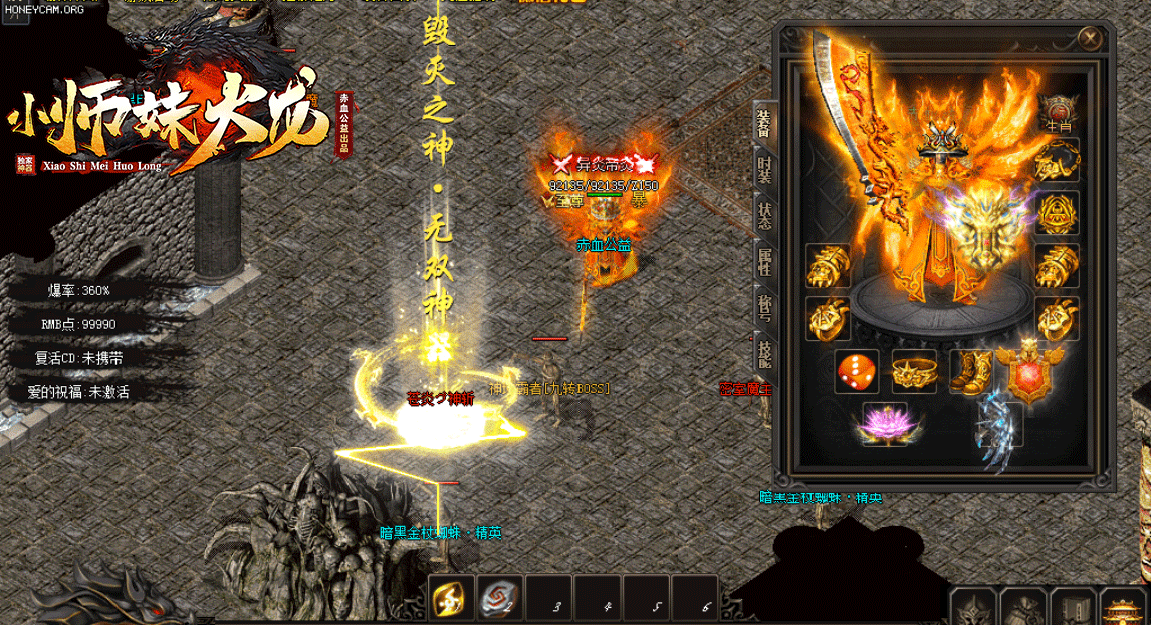Open the 时装 fashion tab
This screenshot has width=1151, height=625.
click(x=763, y=170)
